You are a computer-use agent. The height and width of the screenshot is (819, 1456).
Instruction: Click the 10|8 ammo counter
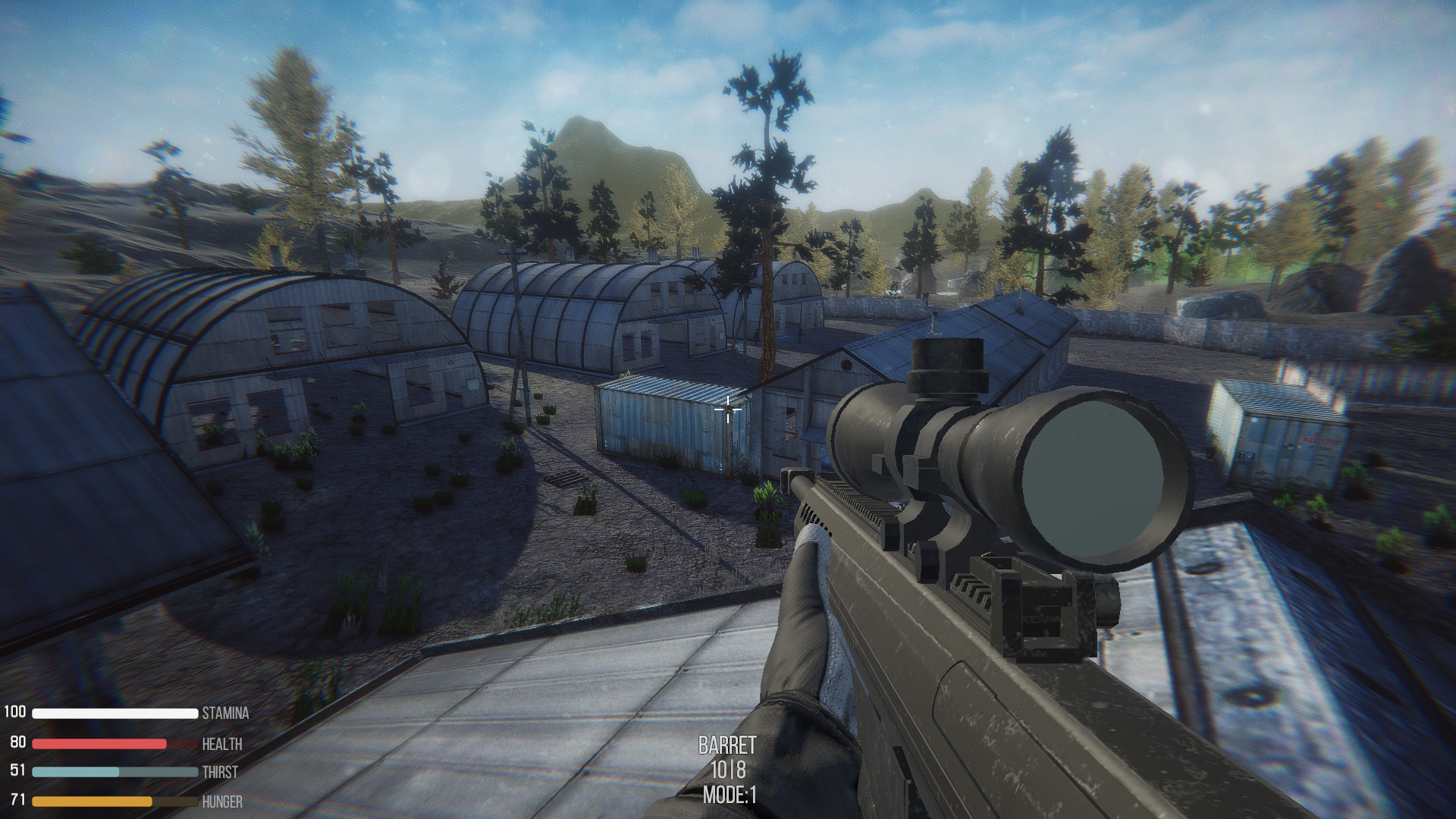(x=727, y=768)
